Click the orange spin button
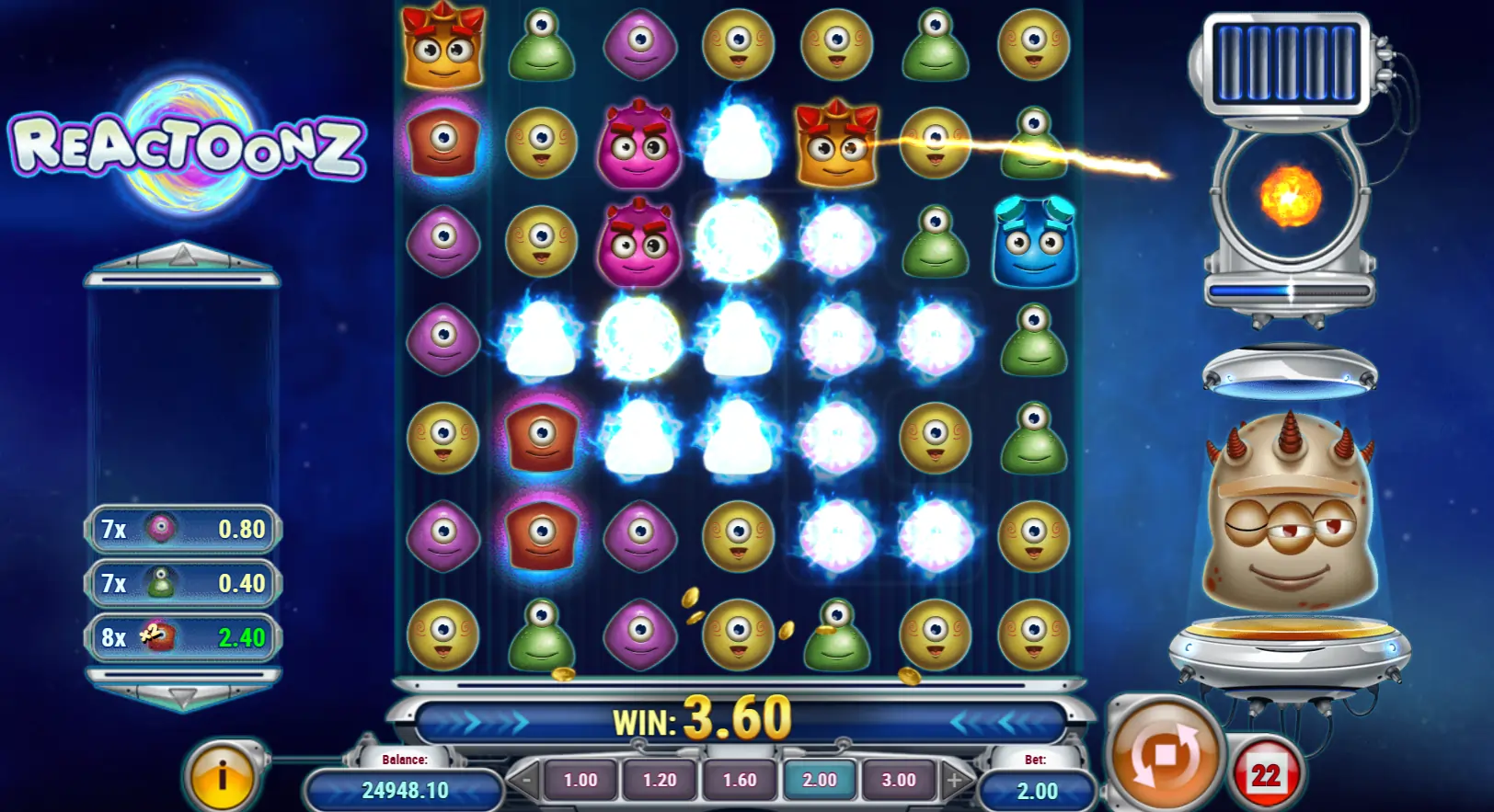 pyautogui.click(x=1165, y=755)
